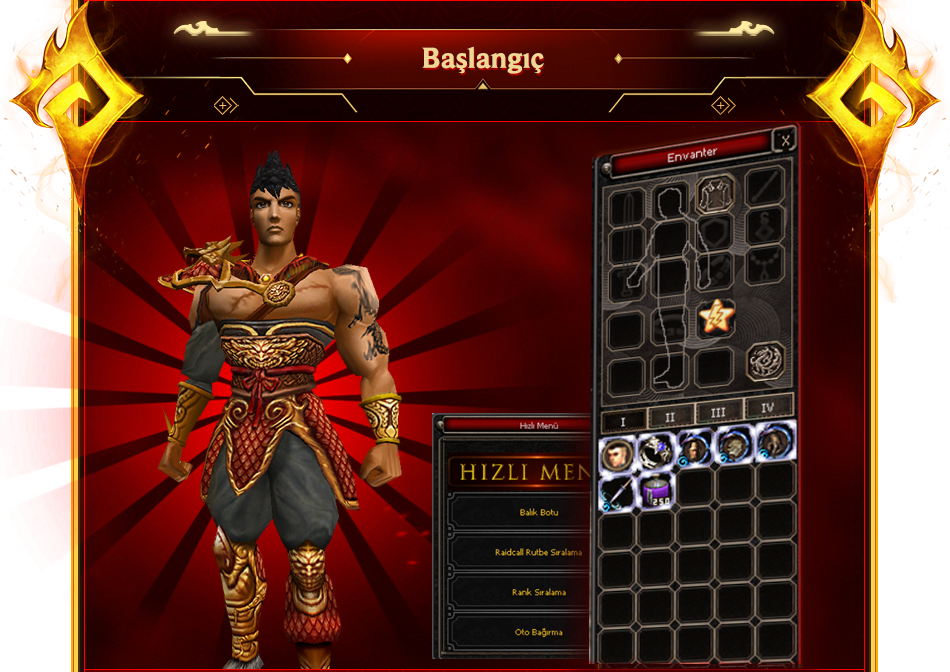Open inventory page III
The height and width of the screenshot is (672, 950).
coord(718,411)
